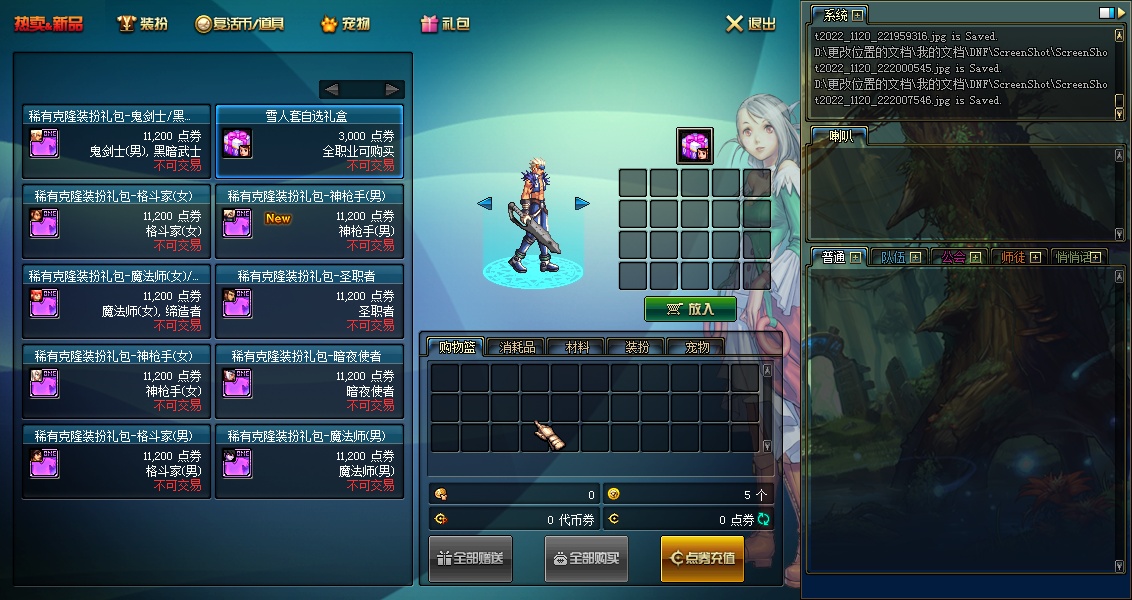This screenshot has width=1132, height=600.
Task: Open the 复活币/道具 category
Action: coord(239,23)
